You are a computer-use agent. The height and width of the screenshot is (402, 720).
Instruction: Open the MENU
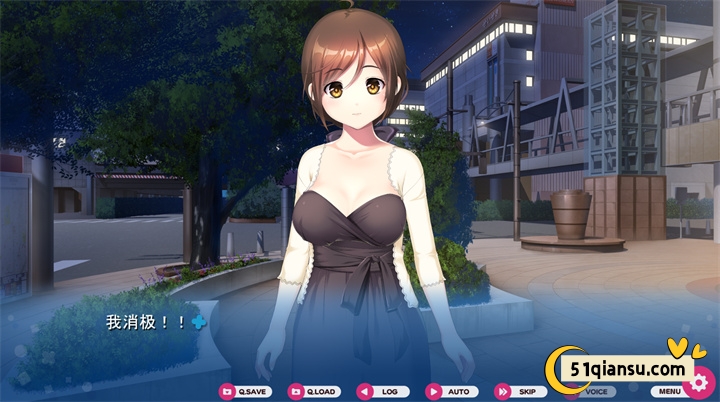(x=668, y=391)
